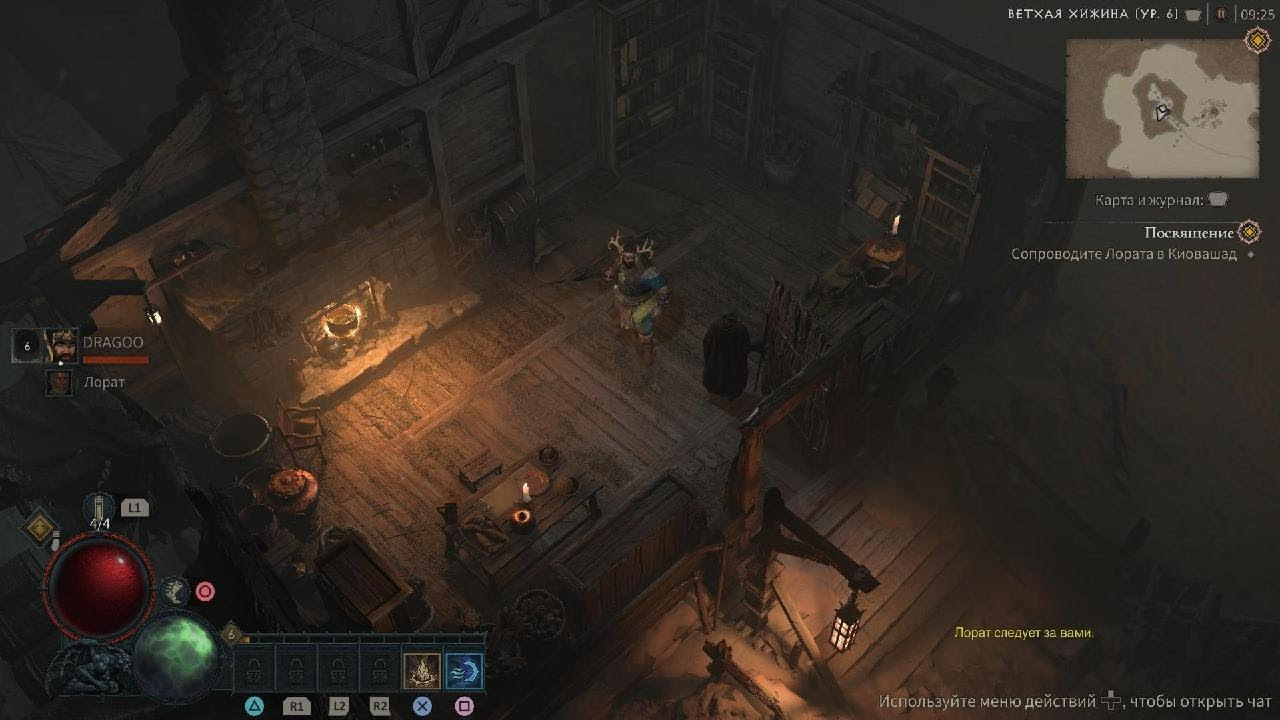Activate the blue wind skill icon
Viewport: 1280px width, 720px height.
click(x=464, y=670)
